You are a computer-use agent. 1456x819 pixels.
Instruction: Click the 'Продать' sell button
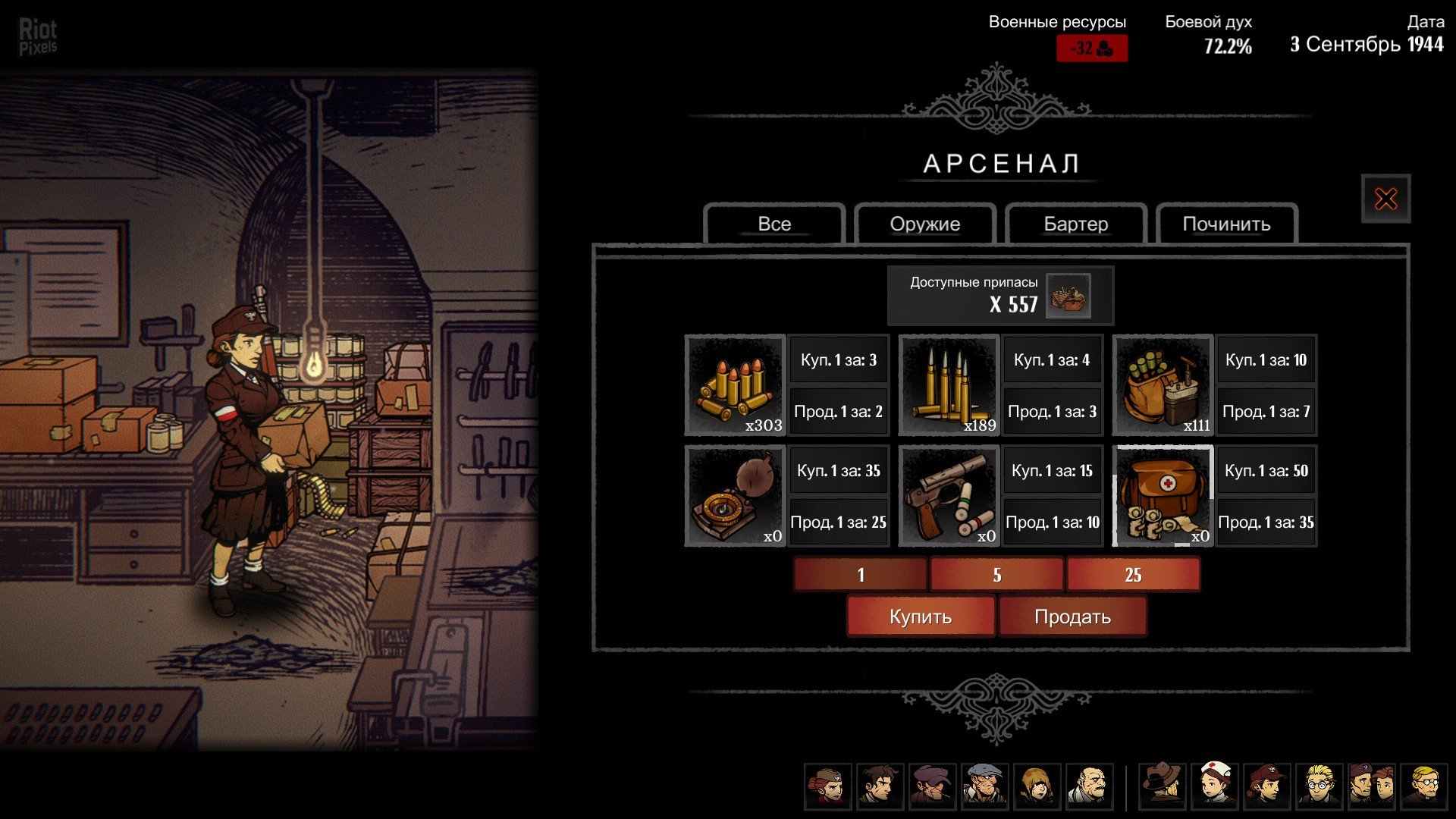(x=1072, y=617)
